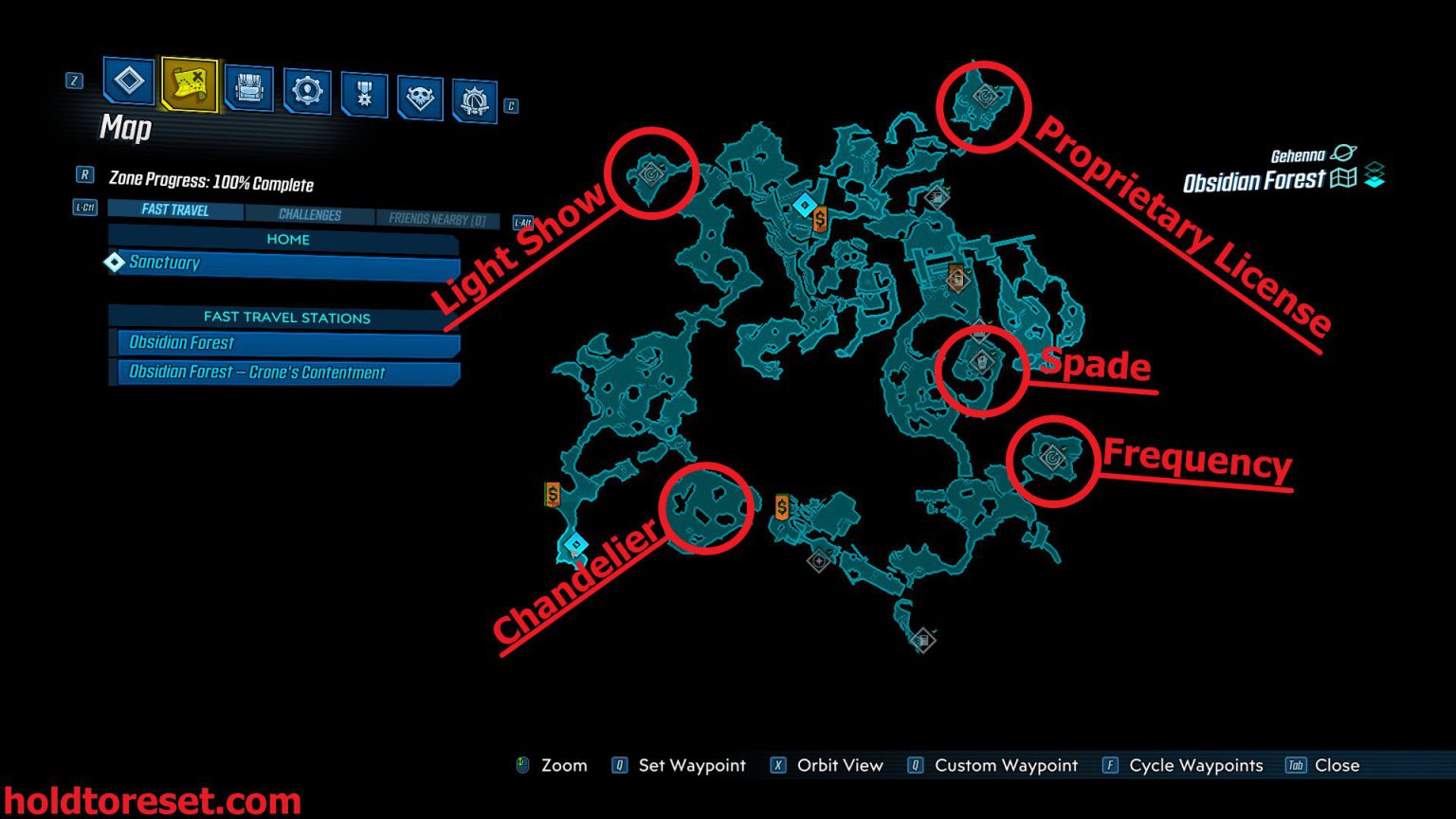Select the Skills gear icon at the top
Screen dimensions: 1456x819
coord(305,90)
